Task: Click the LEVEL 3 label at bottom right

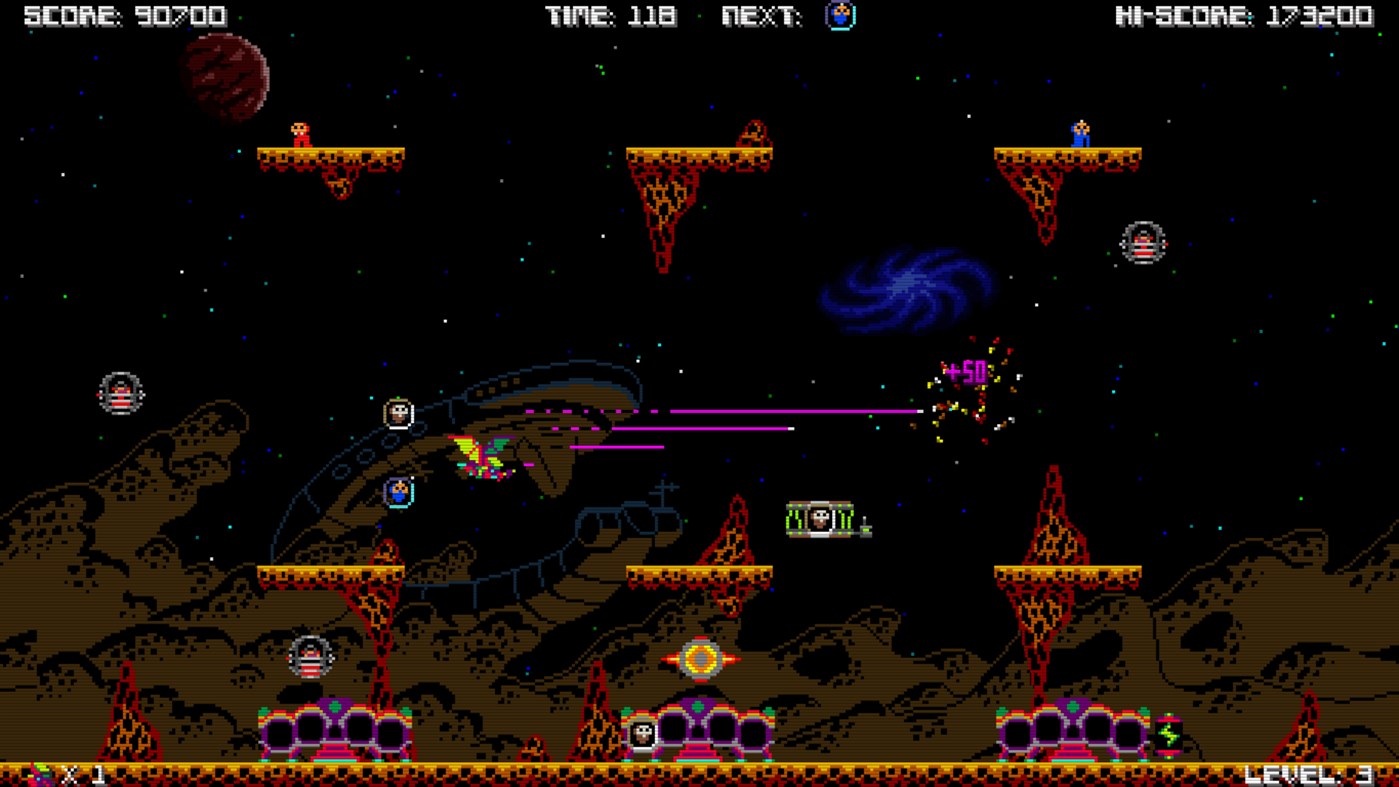Action: [x=1311, y=772]
